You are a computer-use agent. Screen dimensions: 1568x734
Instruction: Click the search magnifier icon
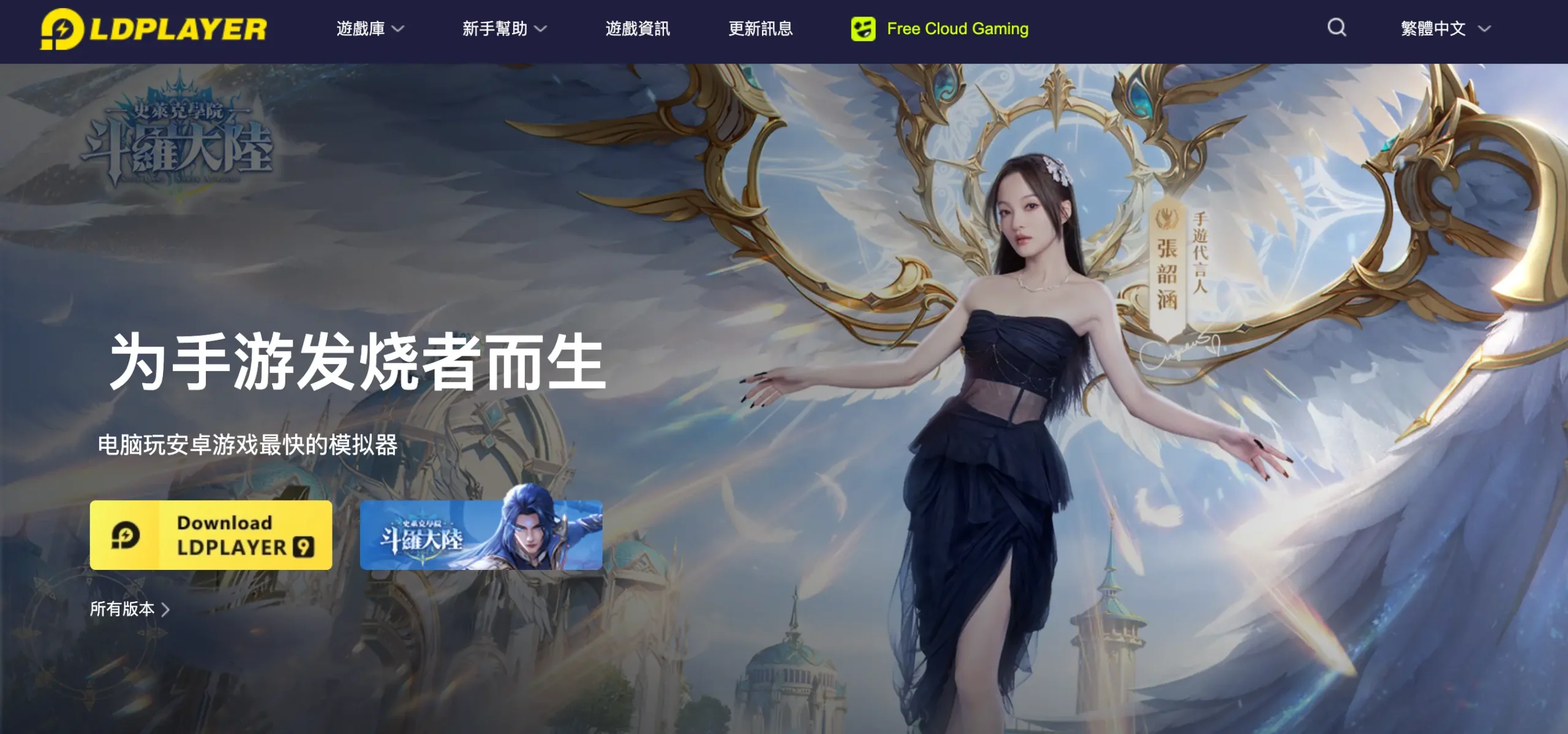click(x=1336, y=28)
